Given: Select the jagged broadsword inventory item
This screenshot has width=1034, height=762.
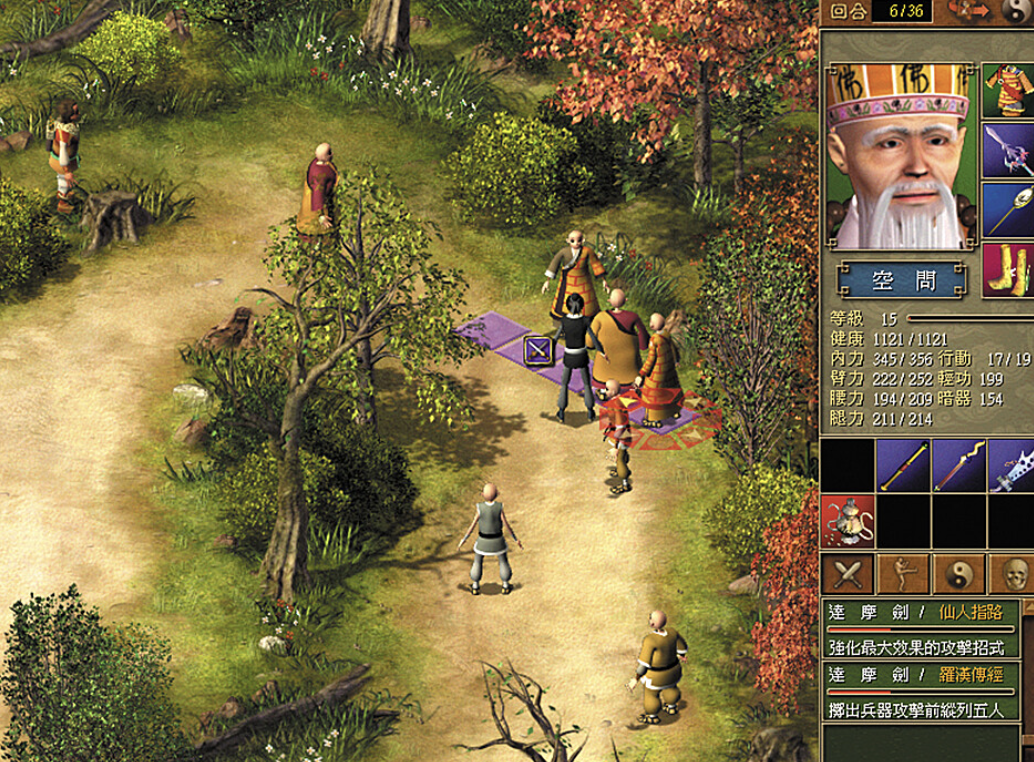Looking at the screenshot, I should (x=1012, y=466).
